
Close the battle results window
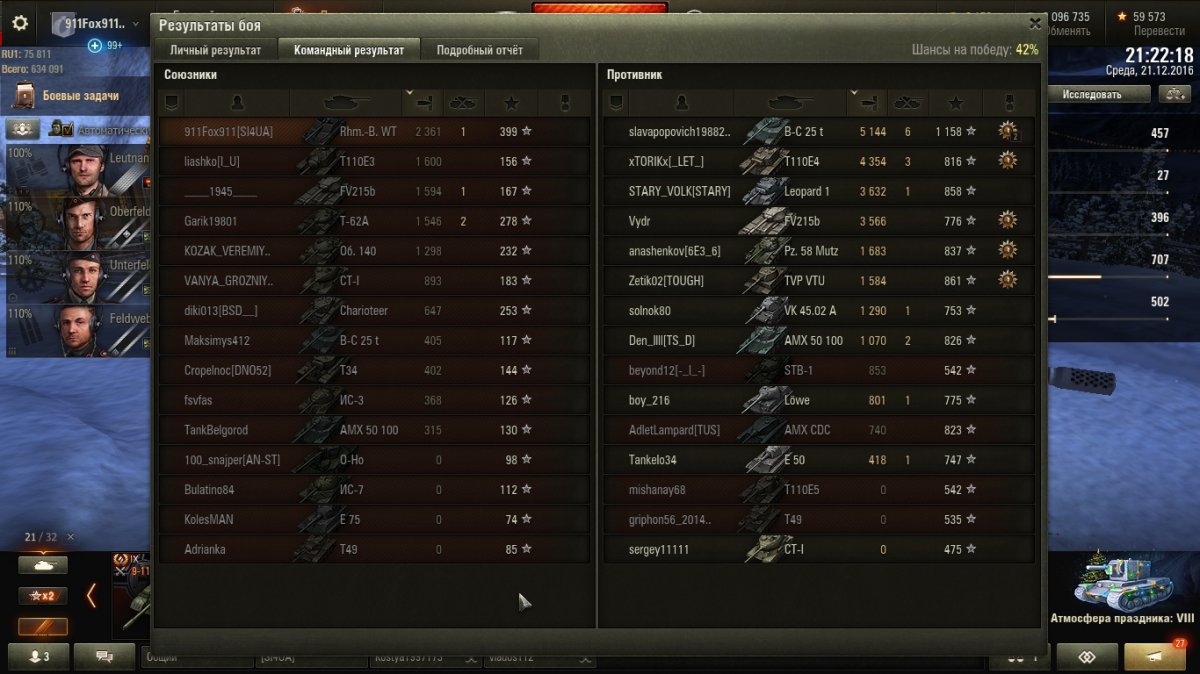pyautogui.click(x=1035, y=23)
